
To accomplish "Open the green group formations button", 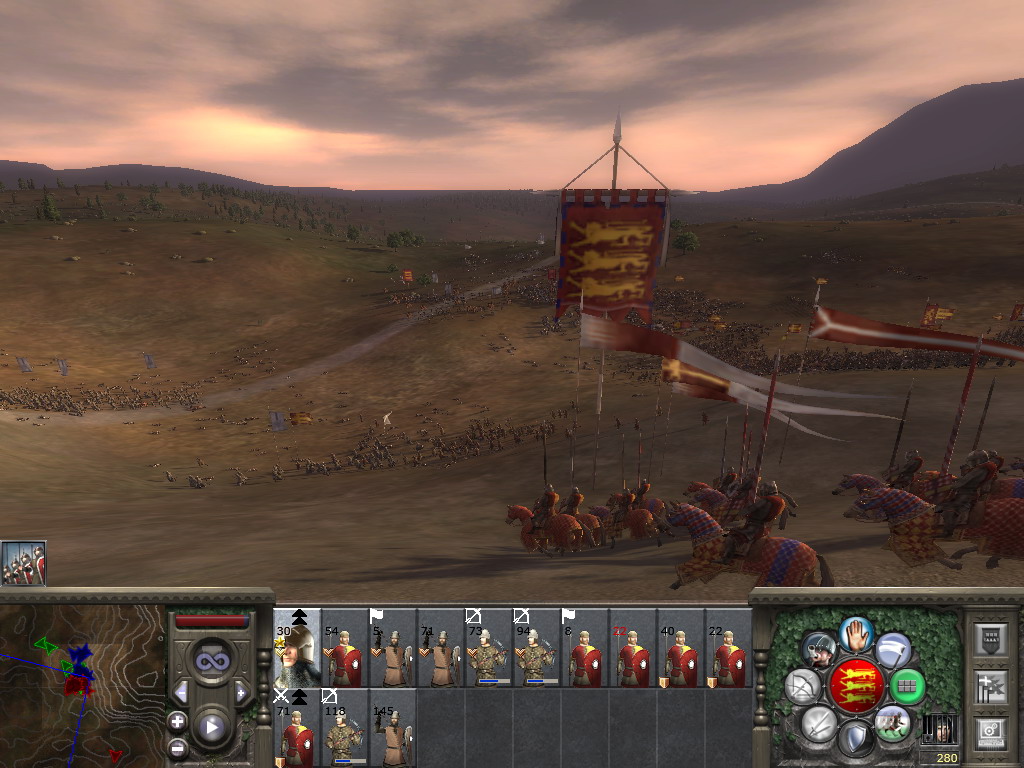I will click(x=907, y=686).
